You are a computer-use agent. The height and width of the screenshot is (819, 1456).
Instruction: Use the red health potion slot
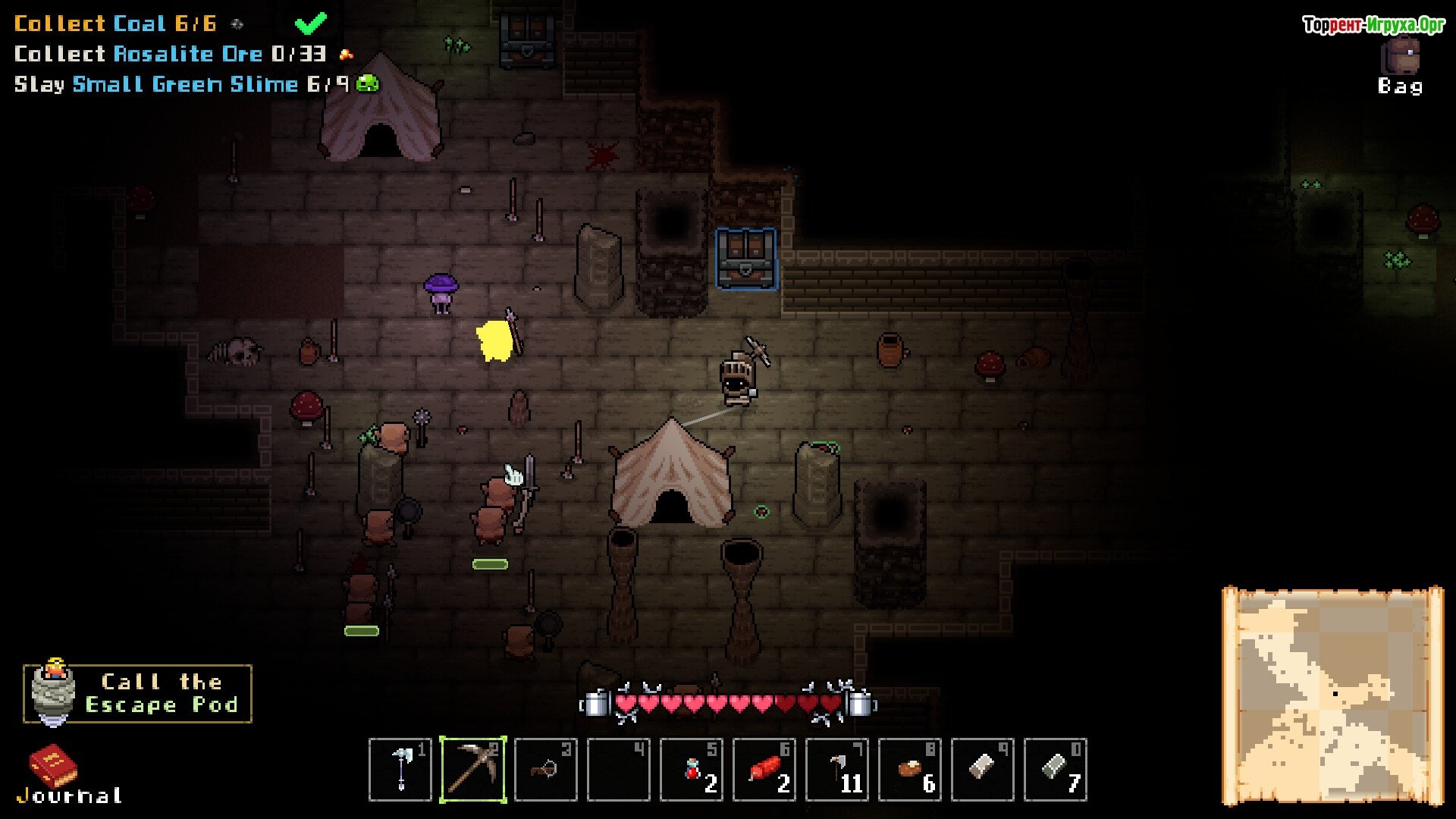coord(692,770)
